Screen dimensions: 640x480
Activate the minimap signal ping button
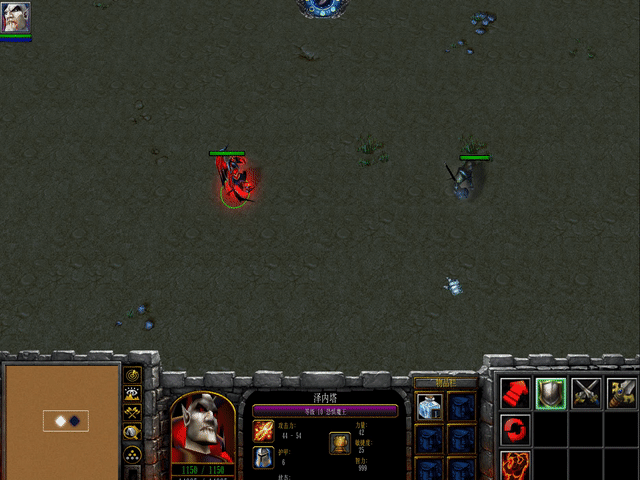(132, 374)
